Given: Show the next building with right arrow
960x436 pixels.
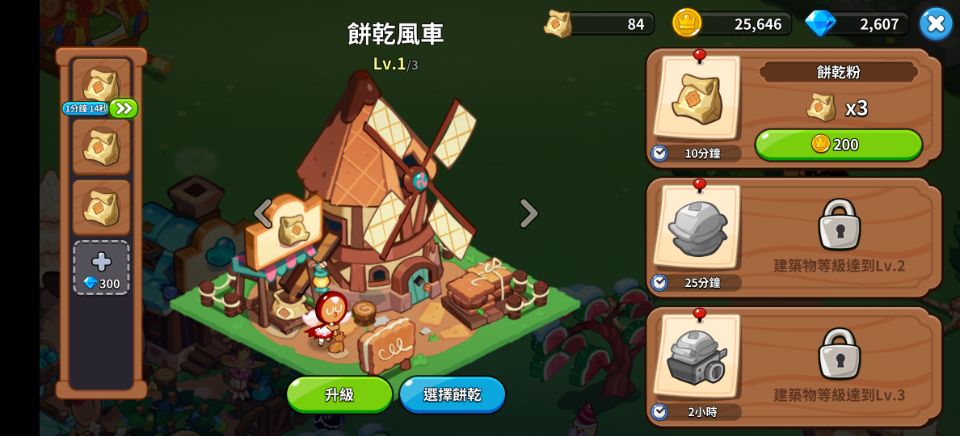Looking at the screenshot, I should (528, 213).
